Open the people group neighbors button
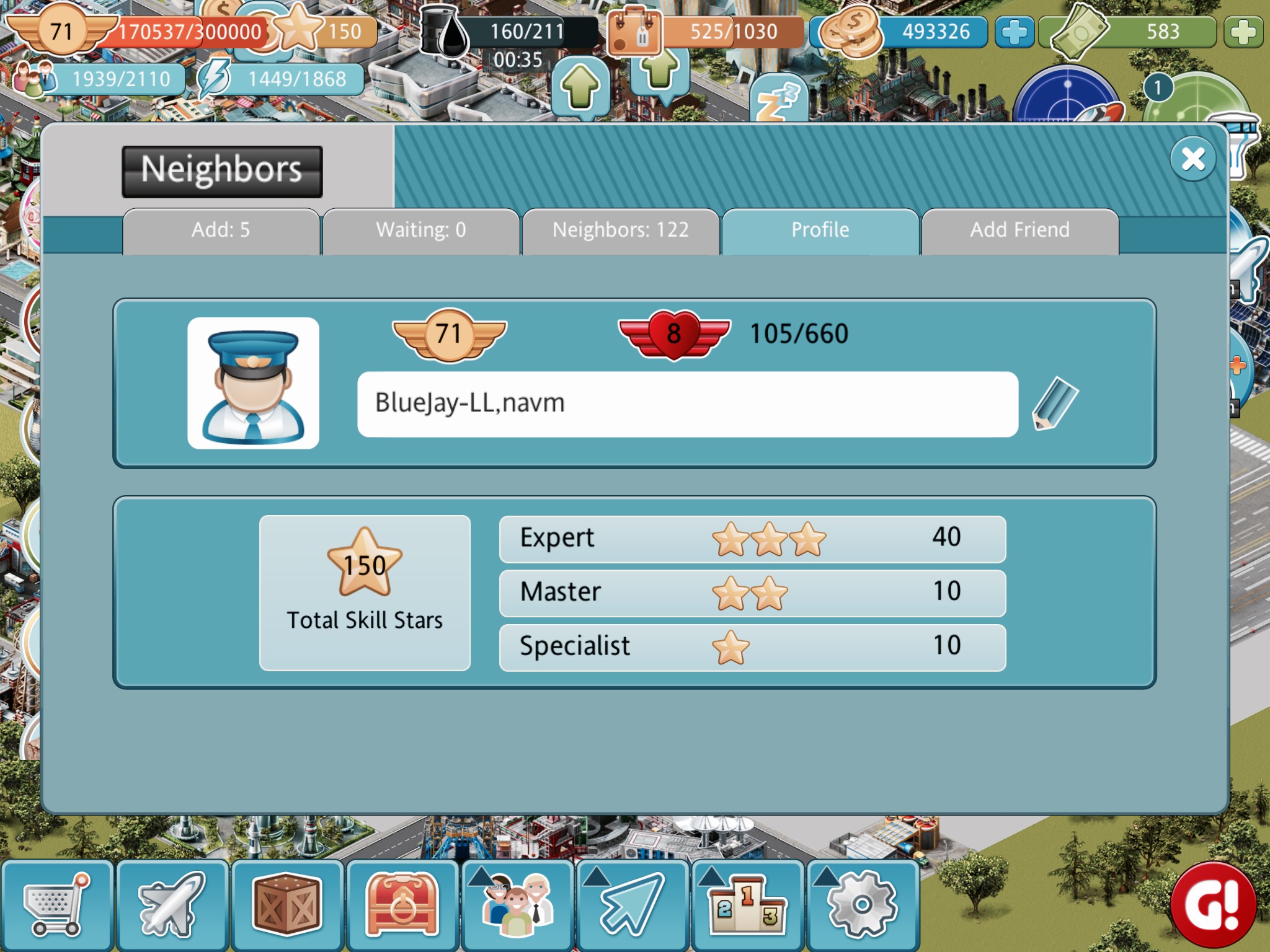 pos(517,905)
